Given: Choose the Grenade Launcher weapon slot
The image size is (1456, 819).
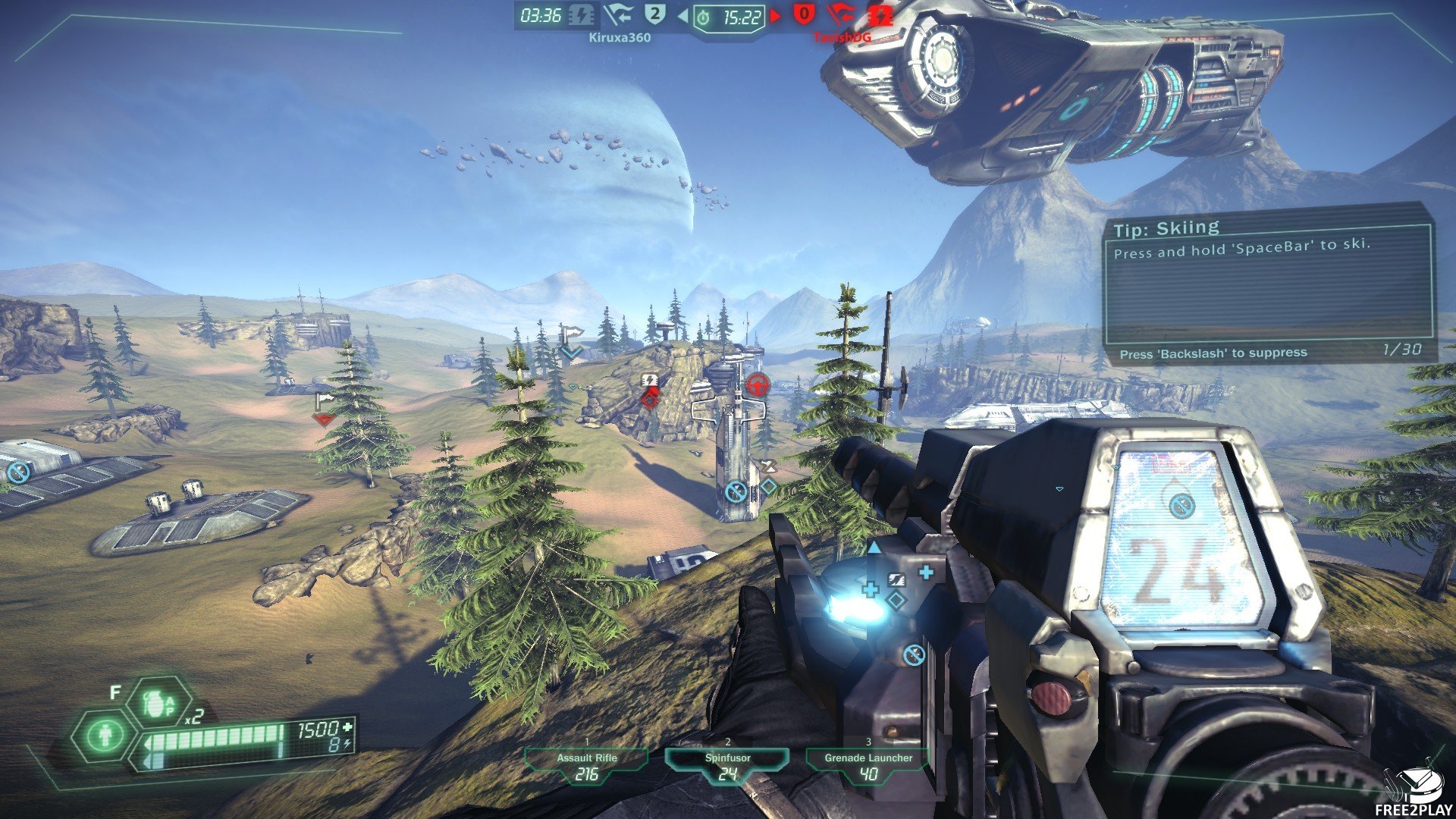Looking at the screenshot, I should (x=868, y=766).
